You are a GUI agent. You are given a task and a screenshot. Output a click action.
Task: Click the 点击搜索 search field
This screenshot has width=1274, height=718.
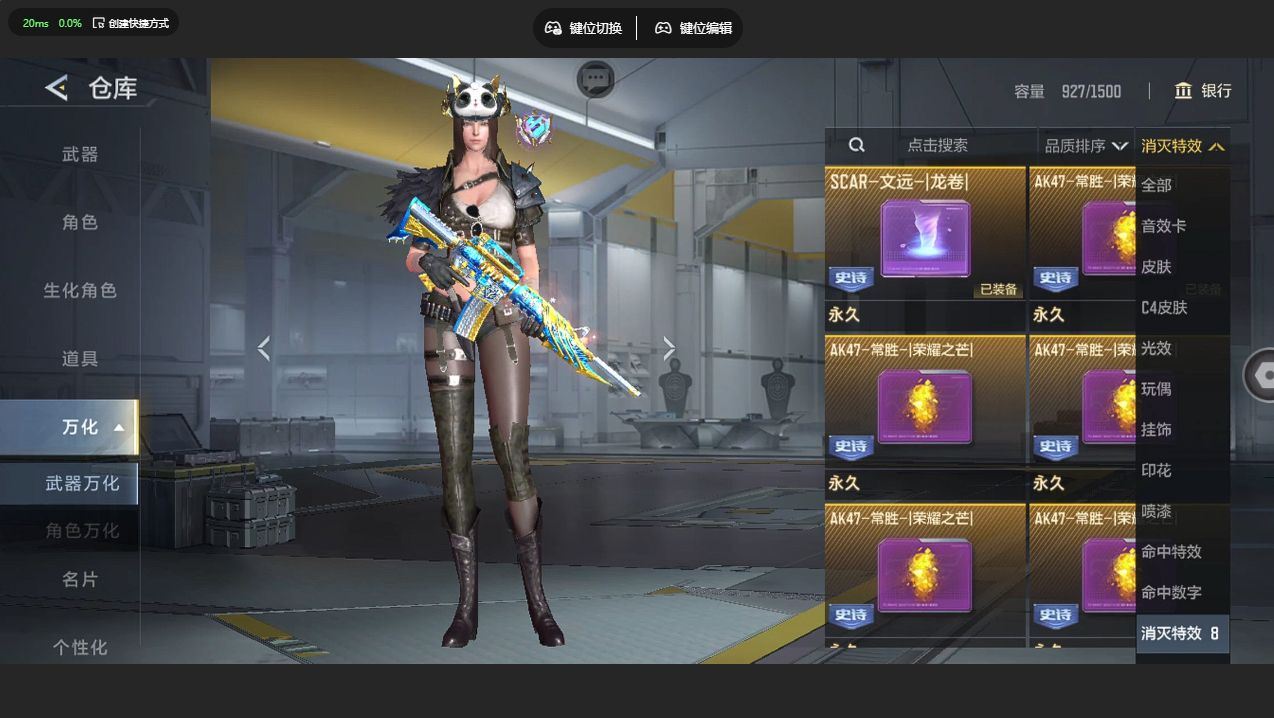(x=937, y=145)
